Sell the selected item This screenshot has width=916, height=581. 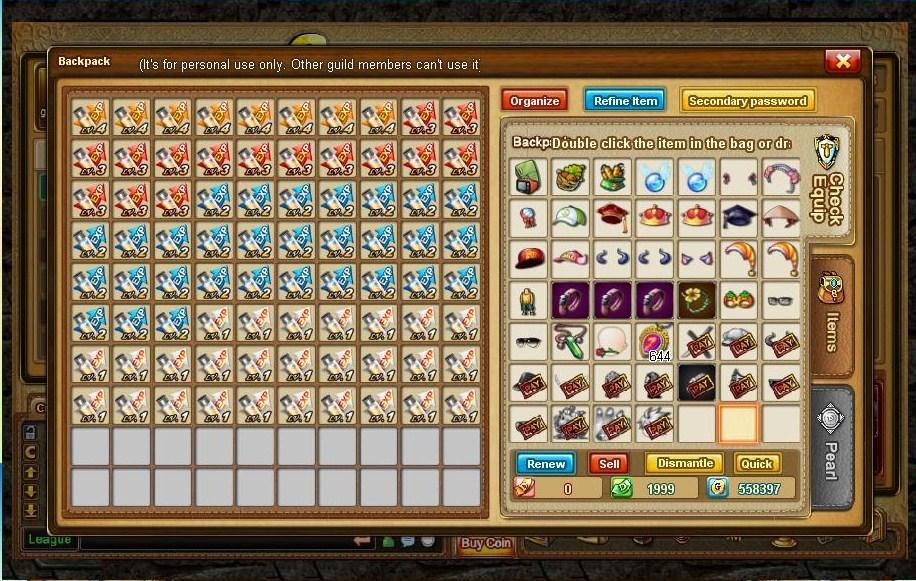pos(609,464)
